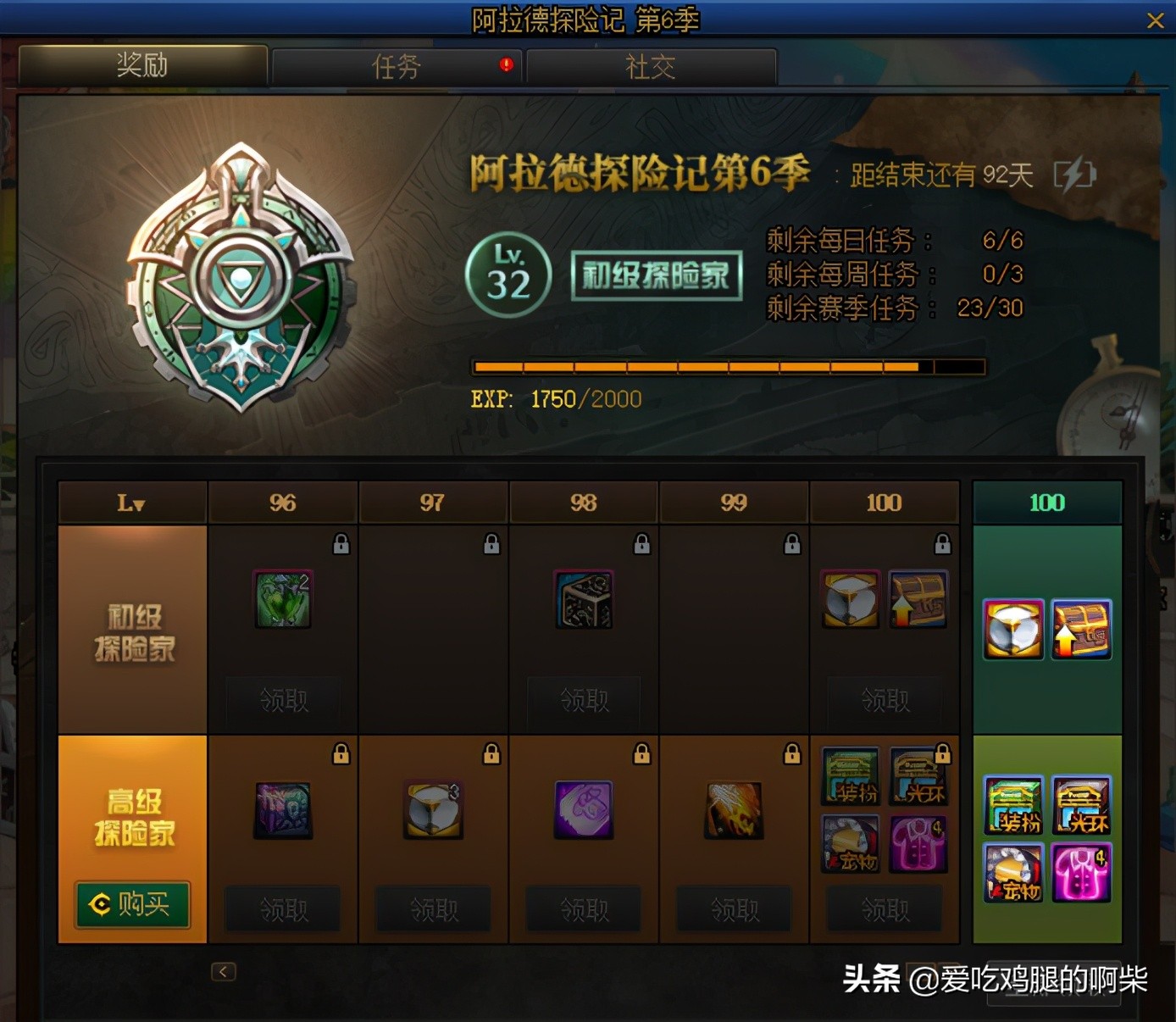This screenshot has width=1176, height=1022.
Task: Click the red notification badge on 任务 tab
Action: tap(503, 64)
